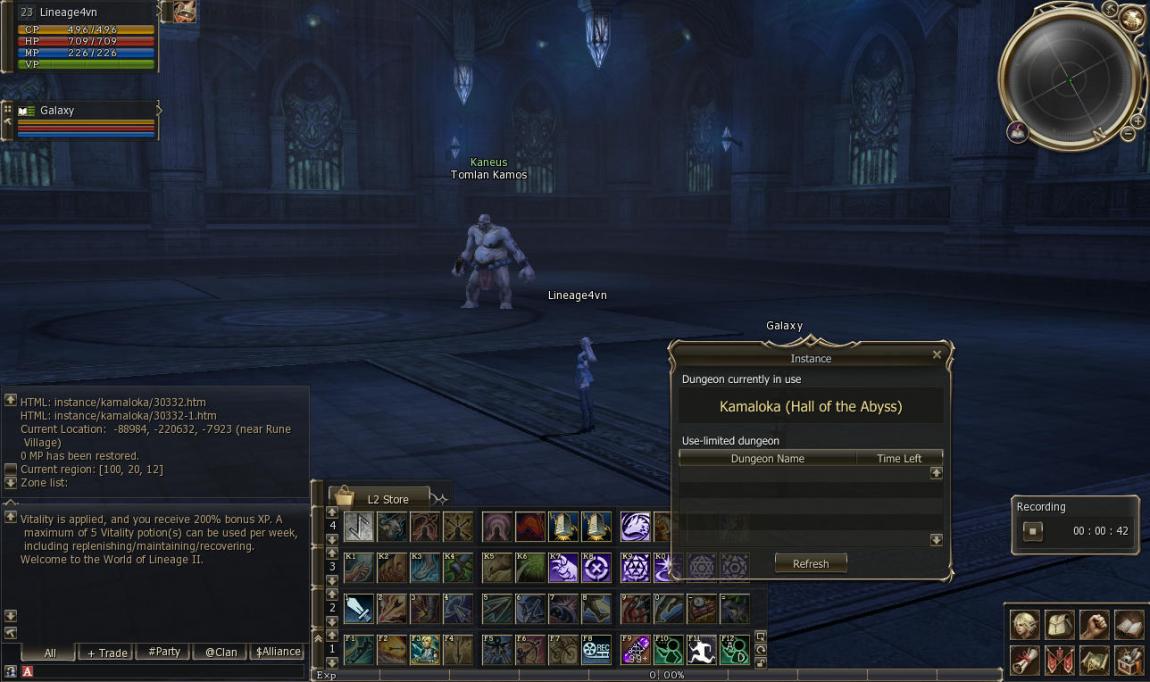Select the Alliance chat tab

(278, 652)
